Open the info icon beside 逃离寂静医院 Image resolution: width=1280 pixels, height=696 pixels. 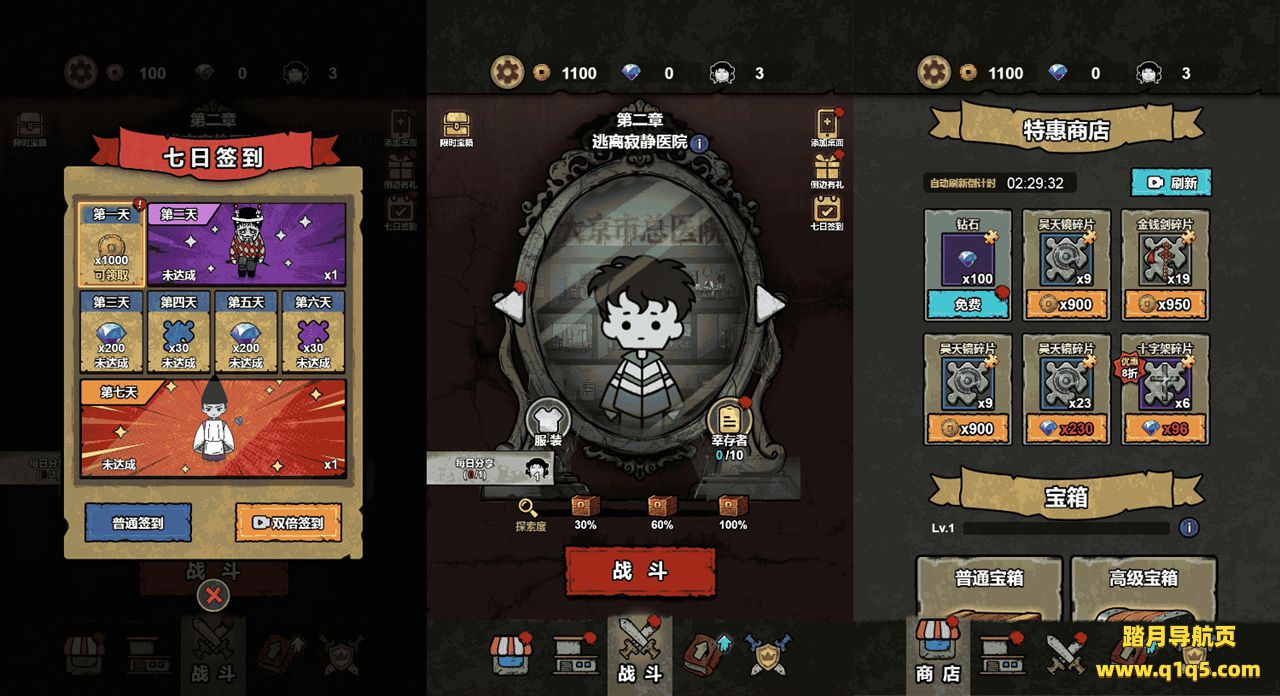pyautogui.click(x=699, y=143)
